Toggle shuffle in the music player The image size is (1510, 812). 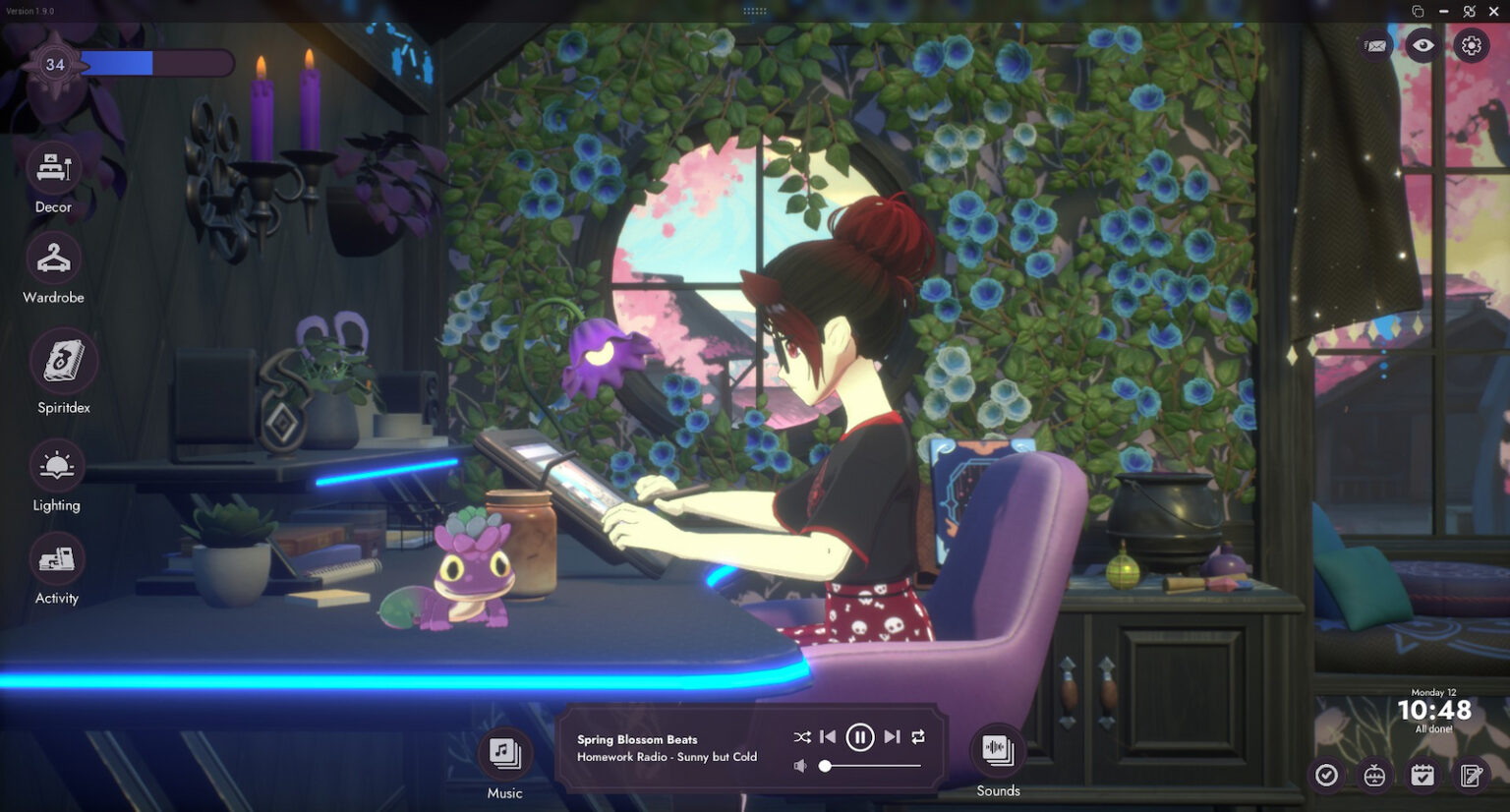(x=801, y=736)
